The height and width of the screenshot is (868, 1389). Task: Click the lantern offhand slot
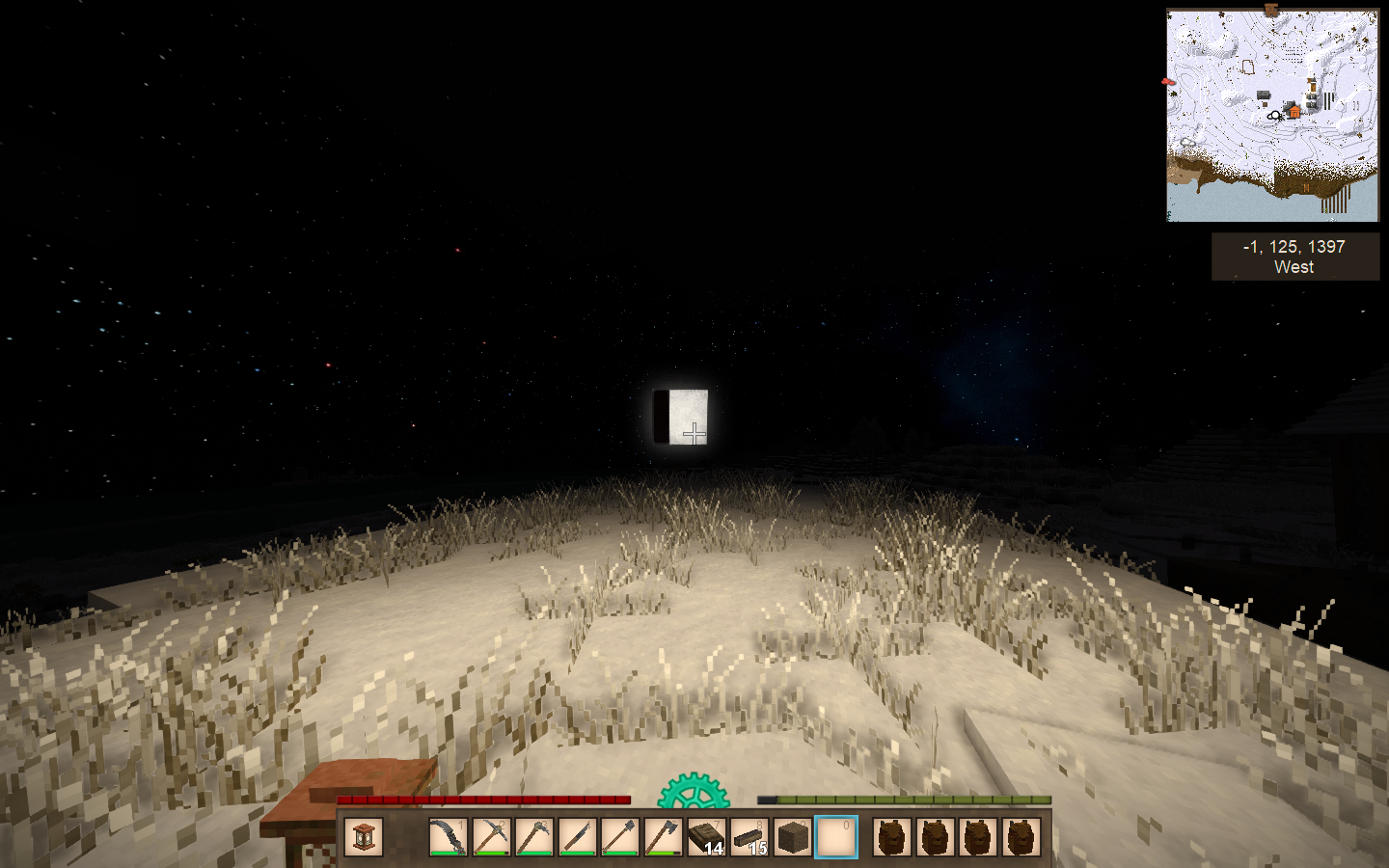pos(364,837)
